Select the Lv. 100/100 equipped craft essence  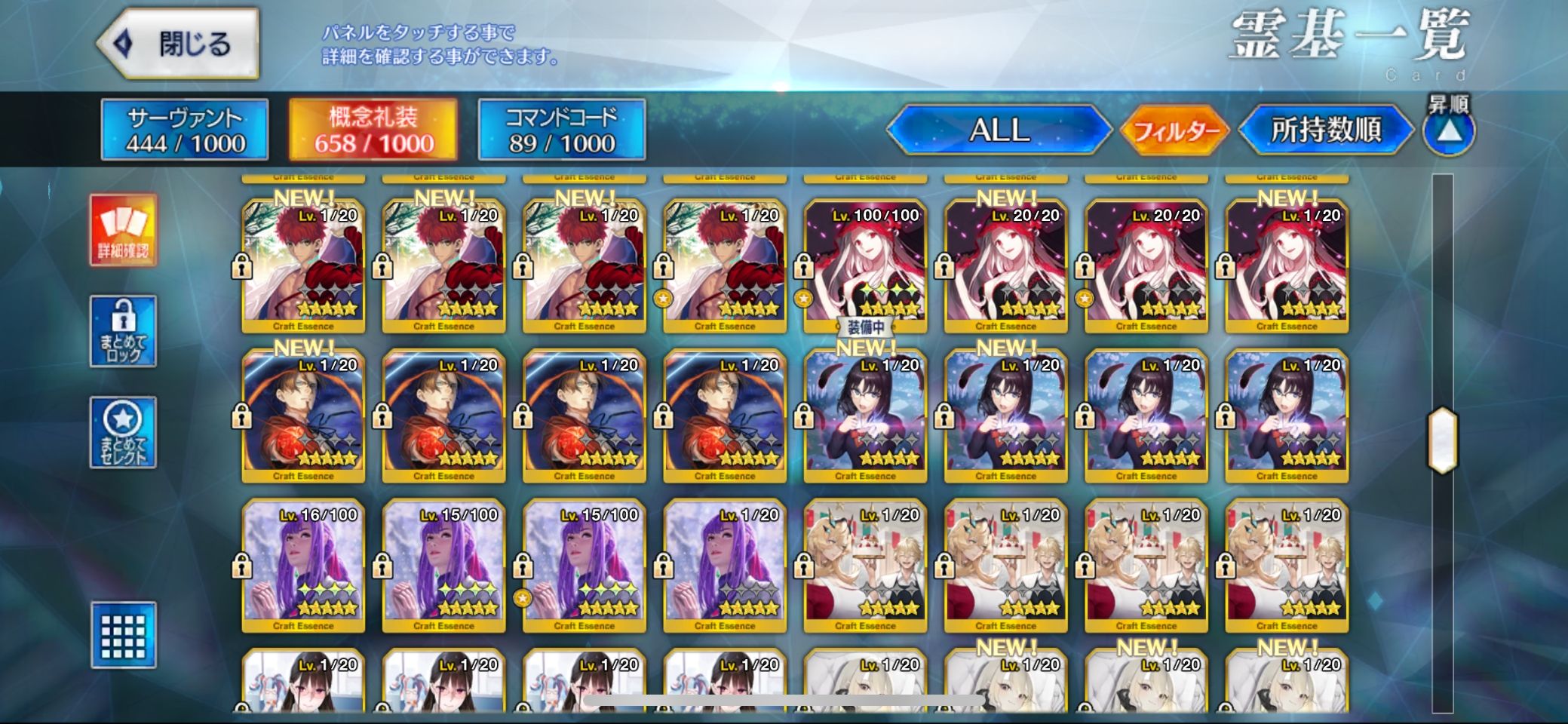coord(865,265)
